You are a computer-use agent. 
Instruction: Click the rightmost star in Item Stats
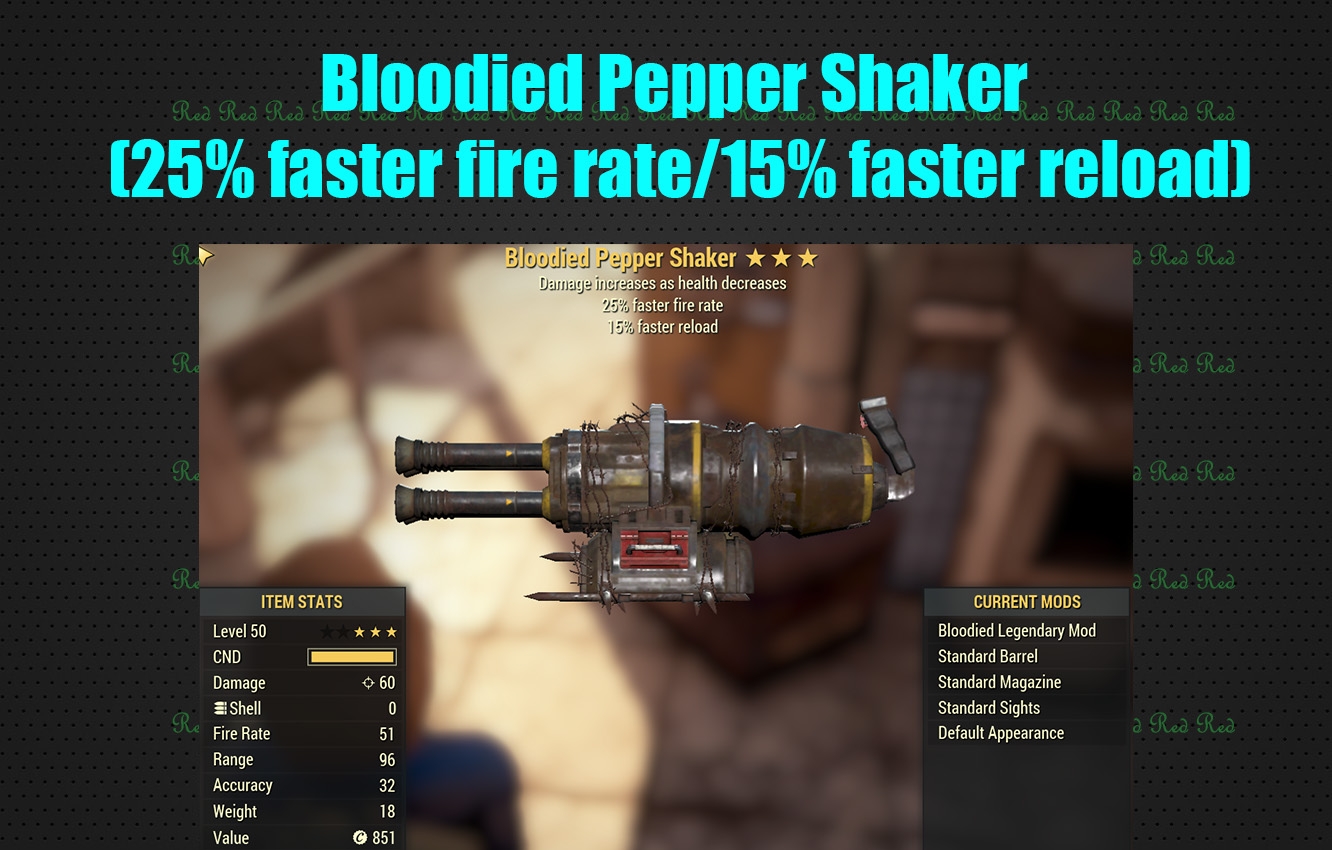391,631
